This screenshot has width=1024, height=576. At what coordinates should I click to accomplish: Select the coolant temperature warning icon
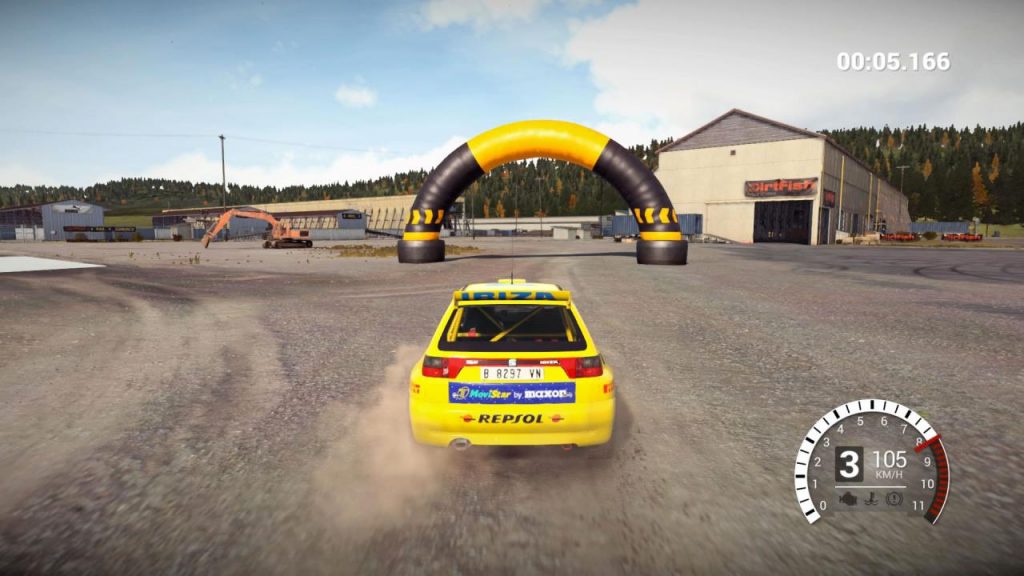872,497
